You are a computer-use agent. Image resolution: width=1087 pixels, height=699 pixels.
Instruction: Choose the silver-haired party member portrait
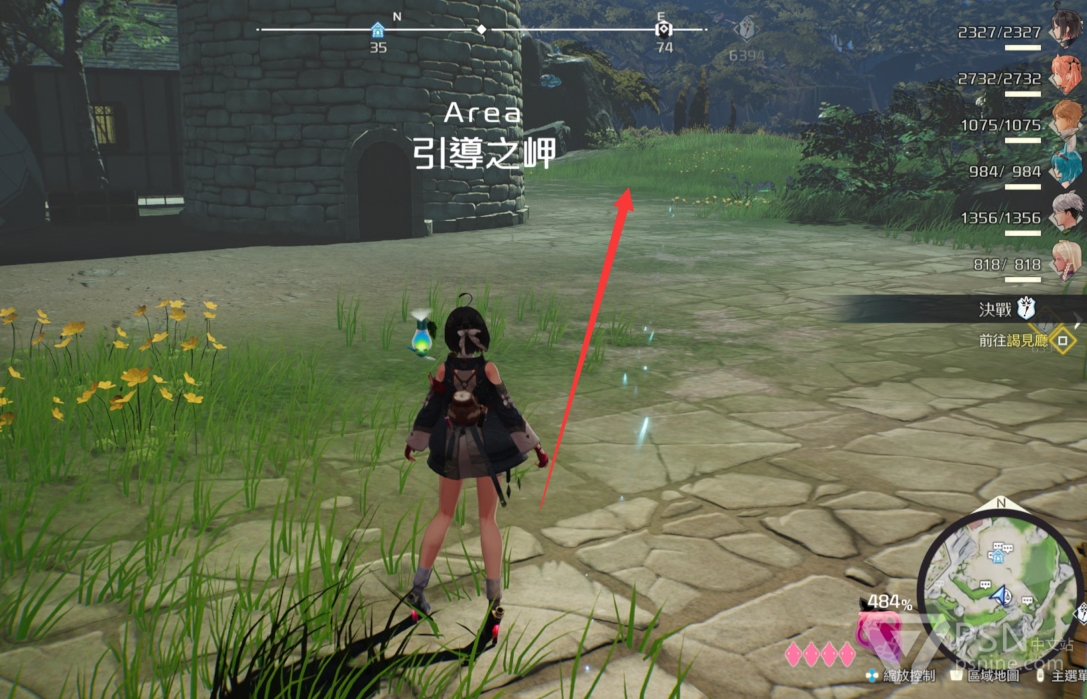coord(1064,212)
